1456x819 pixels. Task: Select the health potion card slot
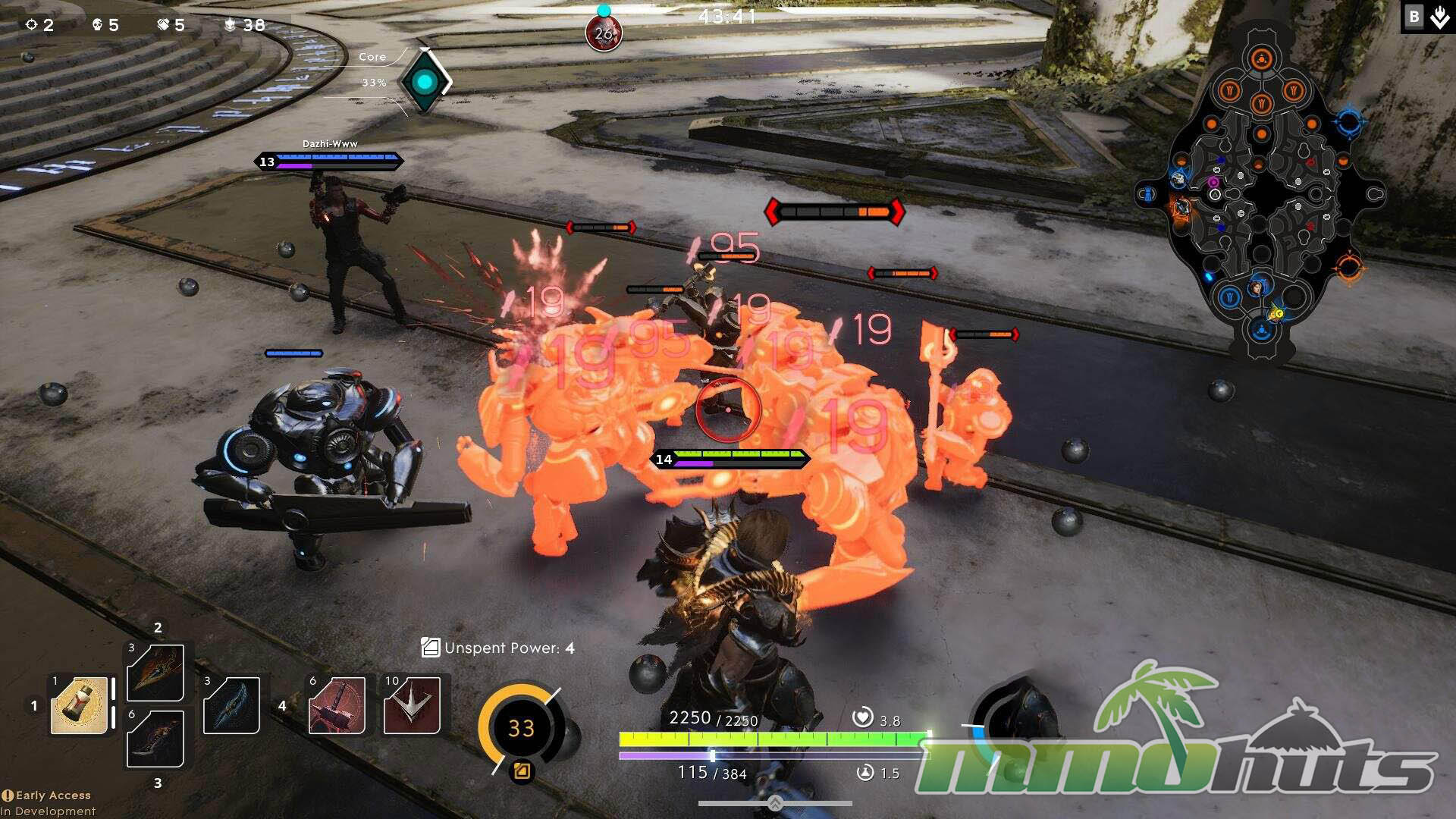coord(79,706)
